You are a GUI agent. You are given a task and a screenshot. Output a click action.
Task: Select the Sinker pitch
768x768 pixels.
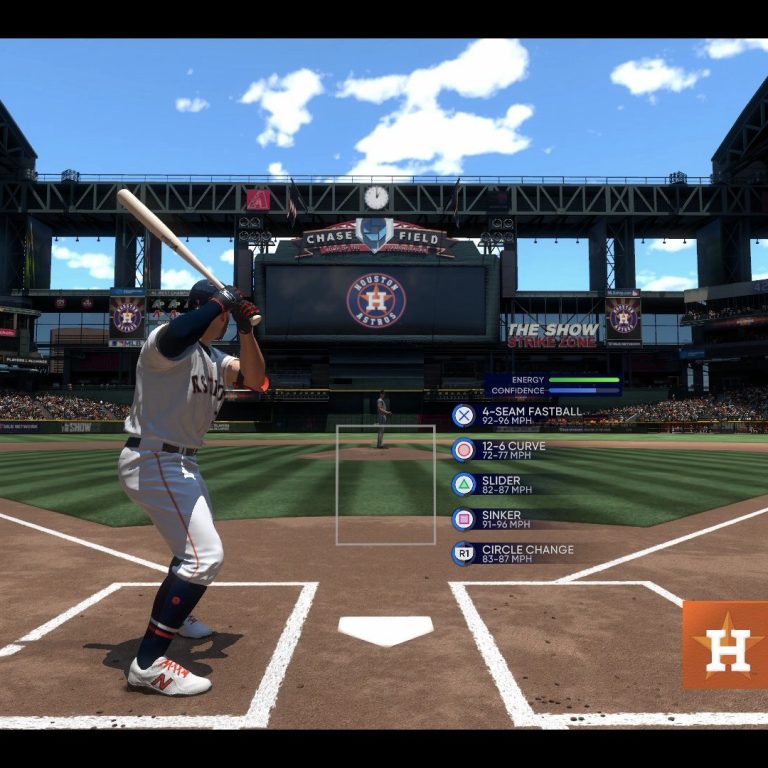point(500,519)
